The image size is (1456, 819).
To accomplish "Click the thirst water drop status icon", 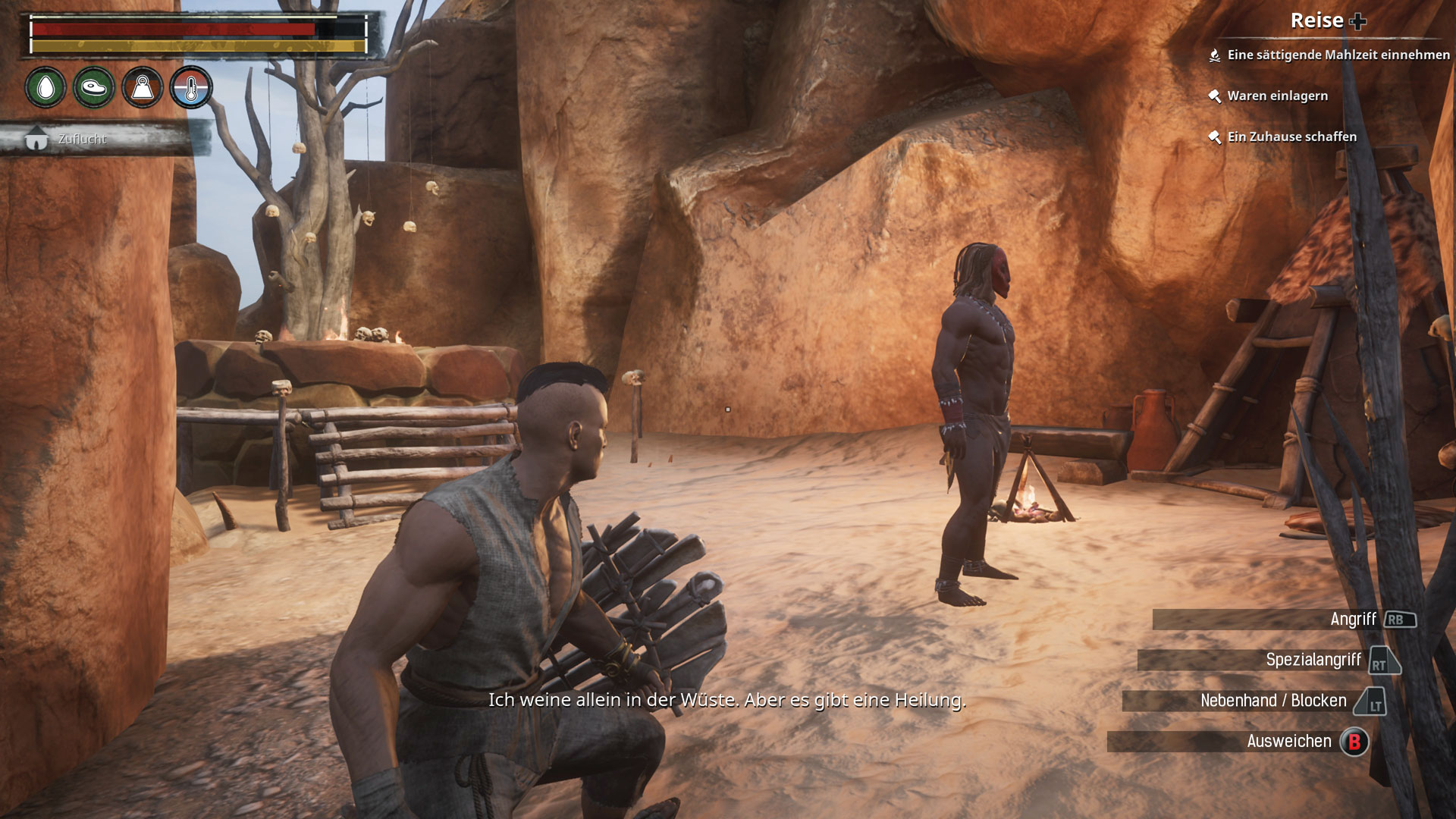I will [45, 88].
